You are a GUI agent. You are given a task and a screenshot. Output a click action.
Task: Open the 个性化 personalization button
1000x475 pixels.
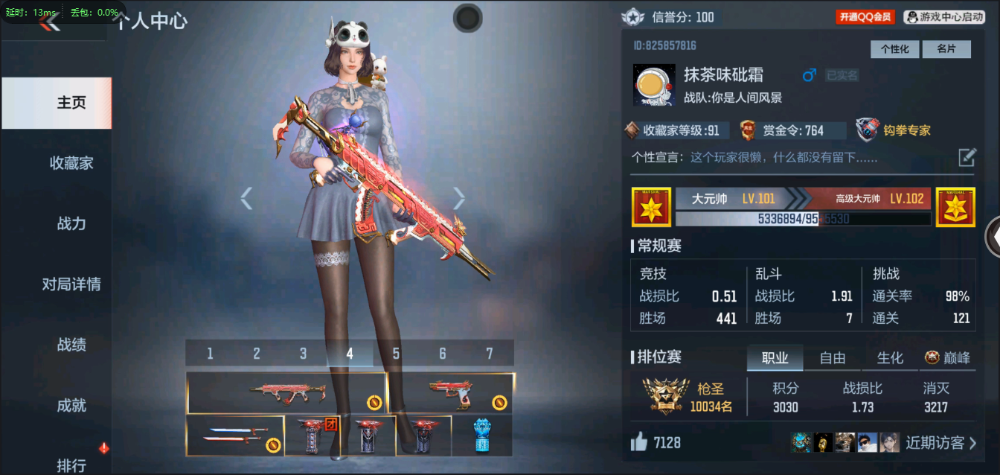(895, 49)
